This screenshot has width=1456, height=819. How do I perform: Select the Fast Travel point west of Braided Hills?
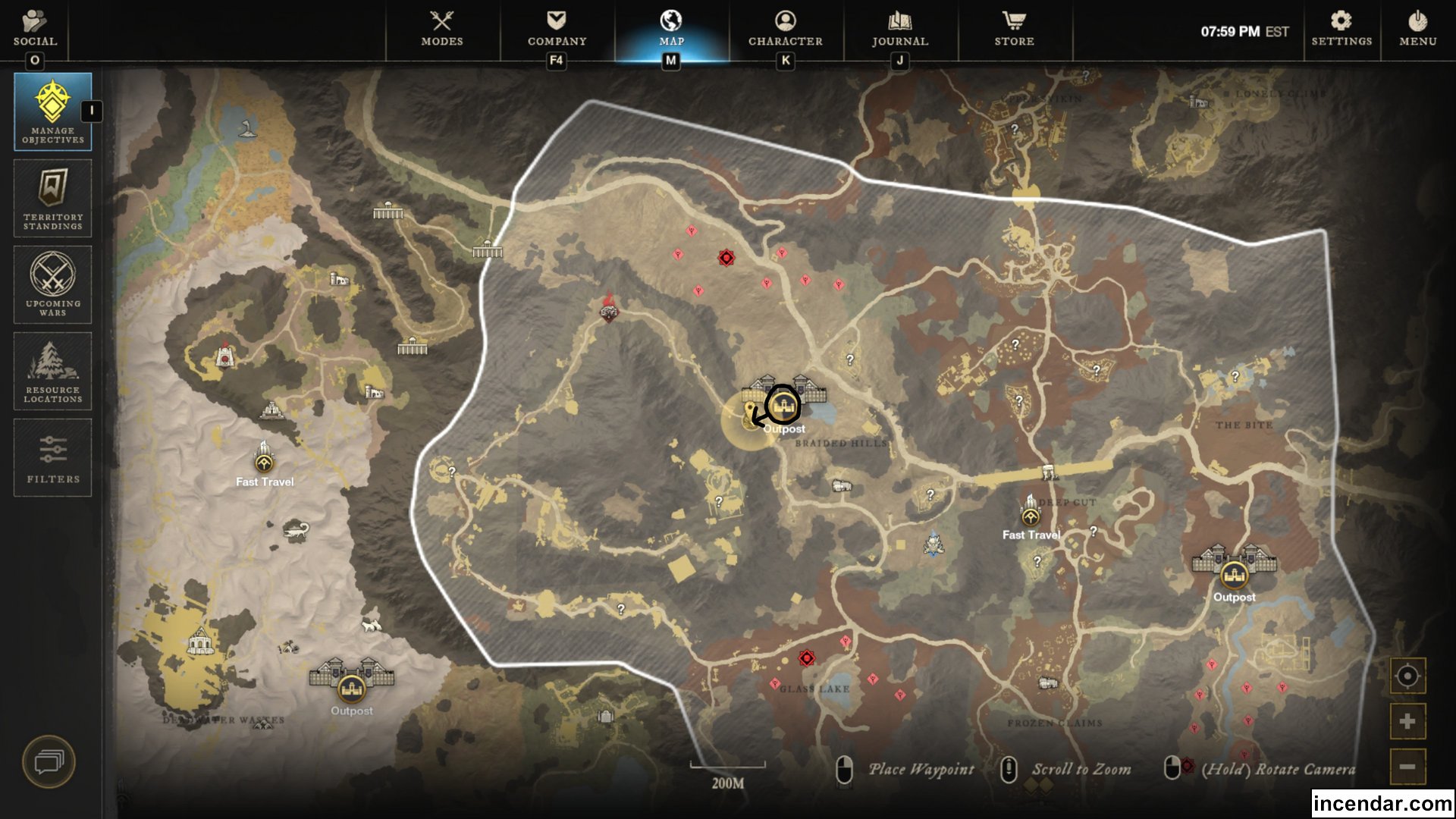pos(265,465)
